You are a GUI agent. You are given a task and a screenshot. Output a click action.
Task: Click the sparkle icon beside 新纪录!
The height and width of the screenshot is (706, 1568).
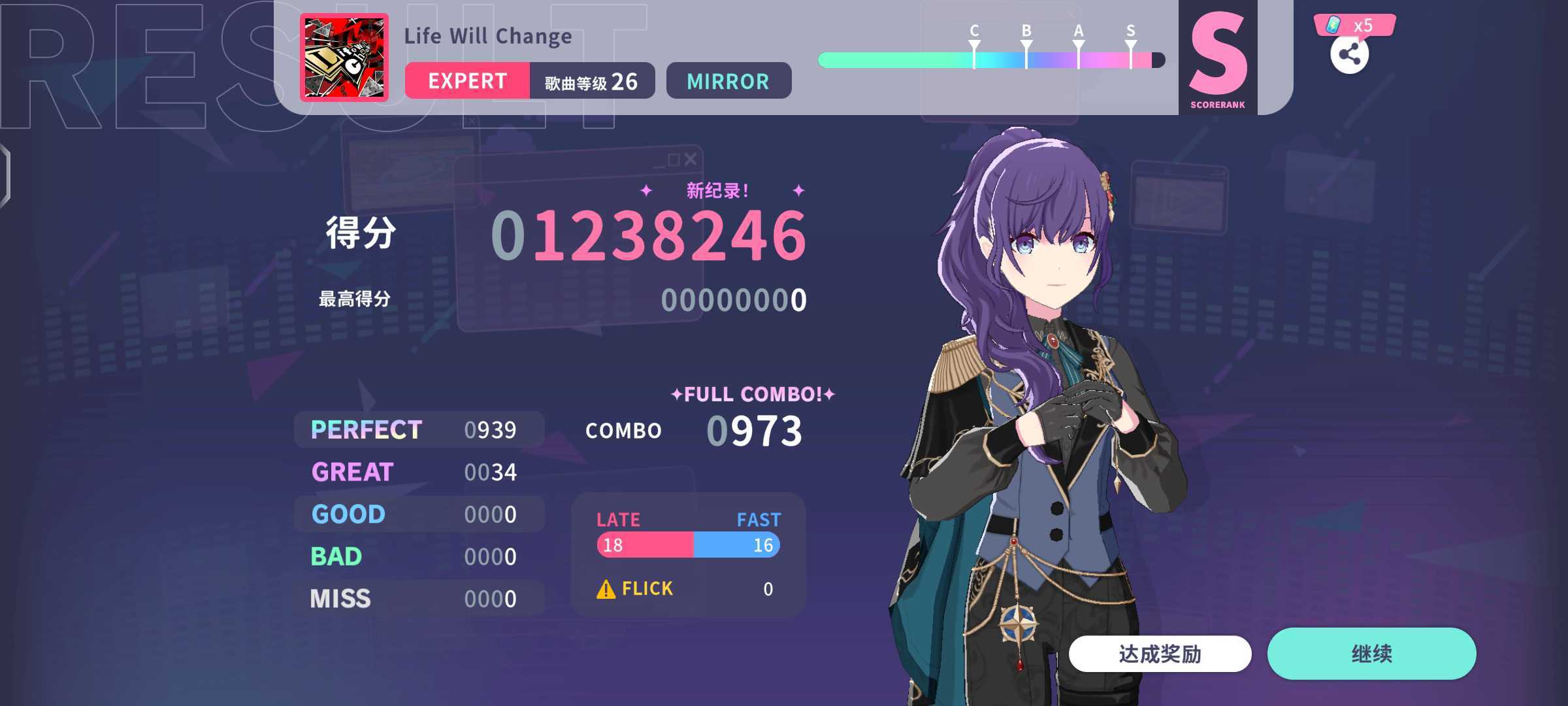tap(646, 192)
